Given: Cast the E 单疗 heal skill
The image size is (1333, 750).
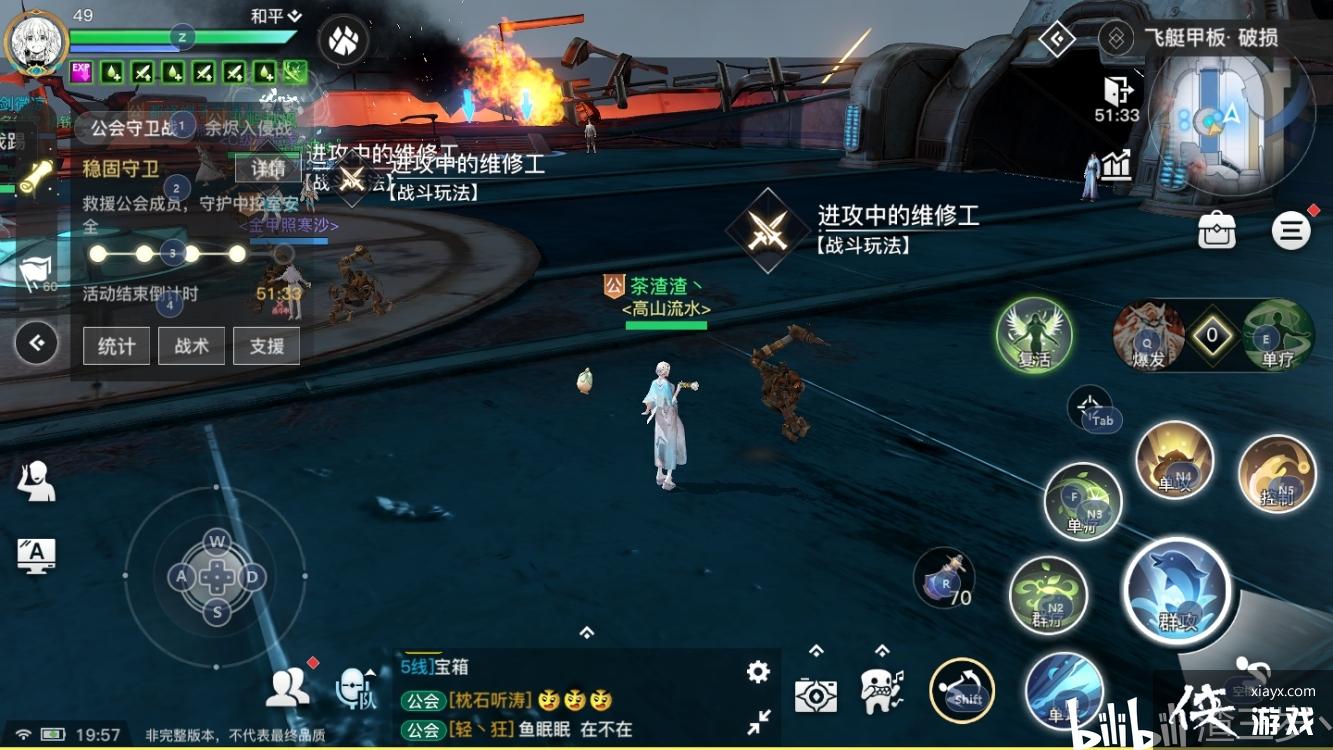Looking at the screenshot, I should click(1274, 338).
